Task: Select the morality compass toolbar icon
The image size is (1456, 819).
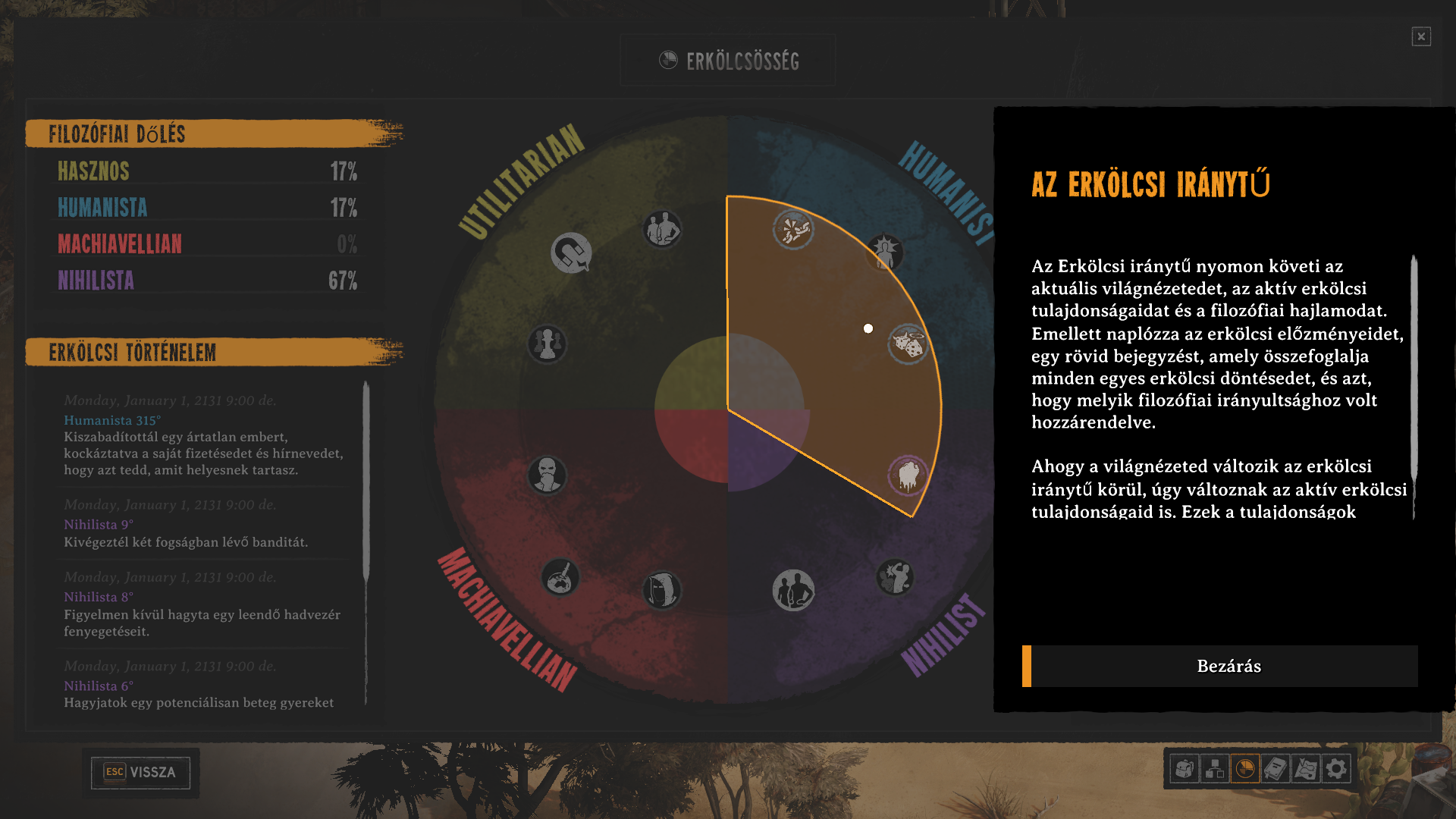Action: pyautogui.click(x=1245, y=769)
